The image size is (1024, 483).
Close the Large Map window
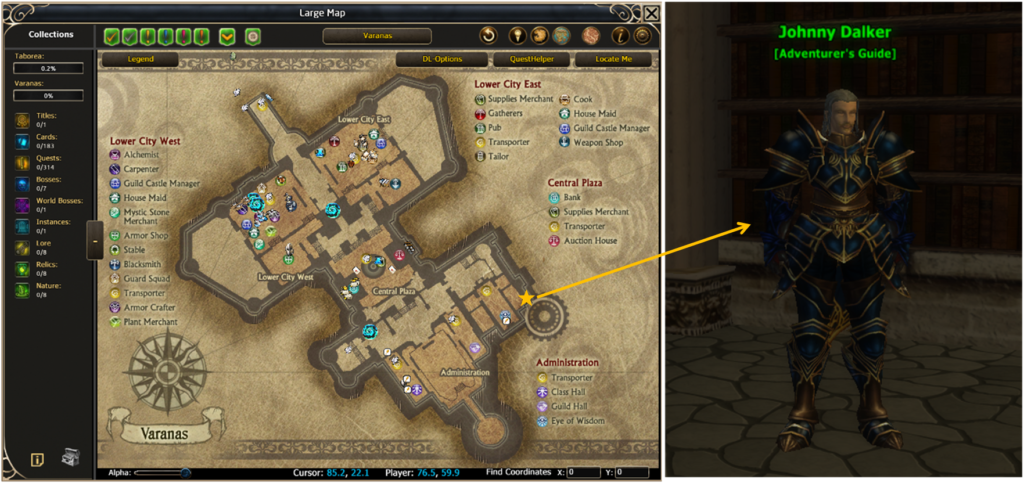pos(651,13)
